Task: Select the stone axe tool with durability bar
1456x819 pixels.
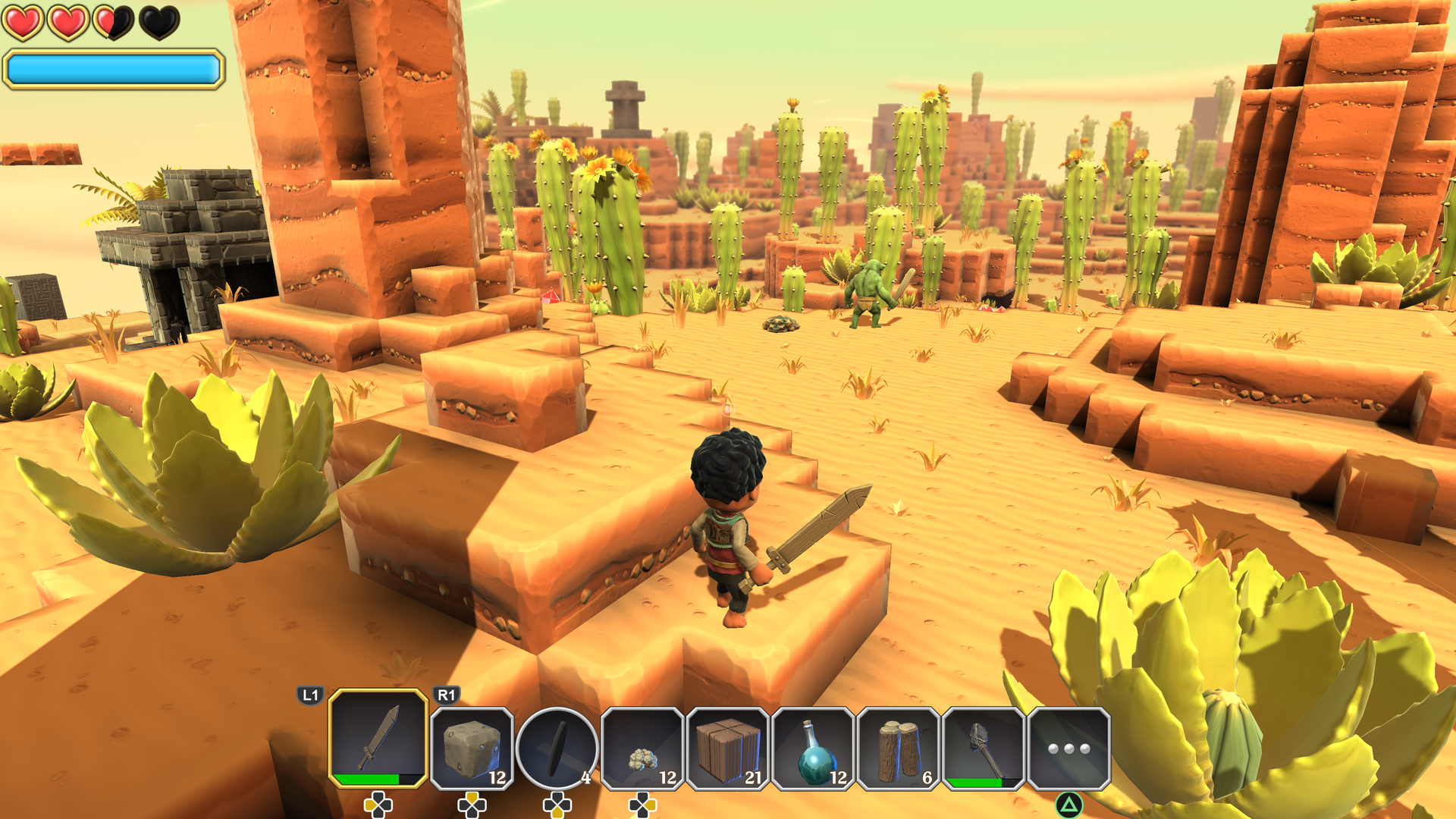Action: 984,747
